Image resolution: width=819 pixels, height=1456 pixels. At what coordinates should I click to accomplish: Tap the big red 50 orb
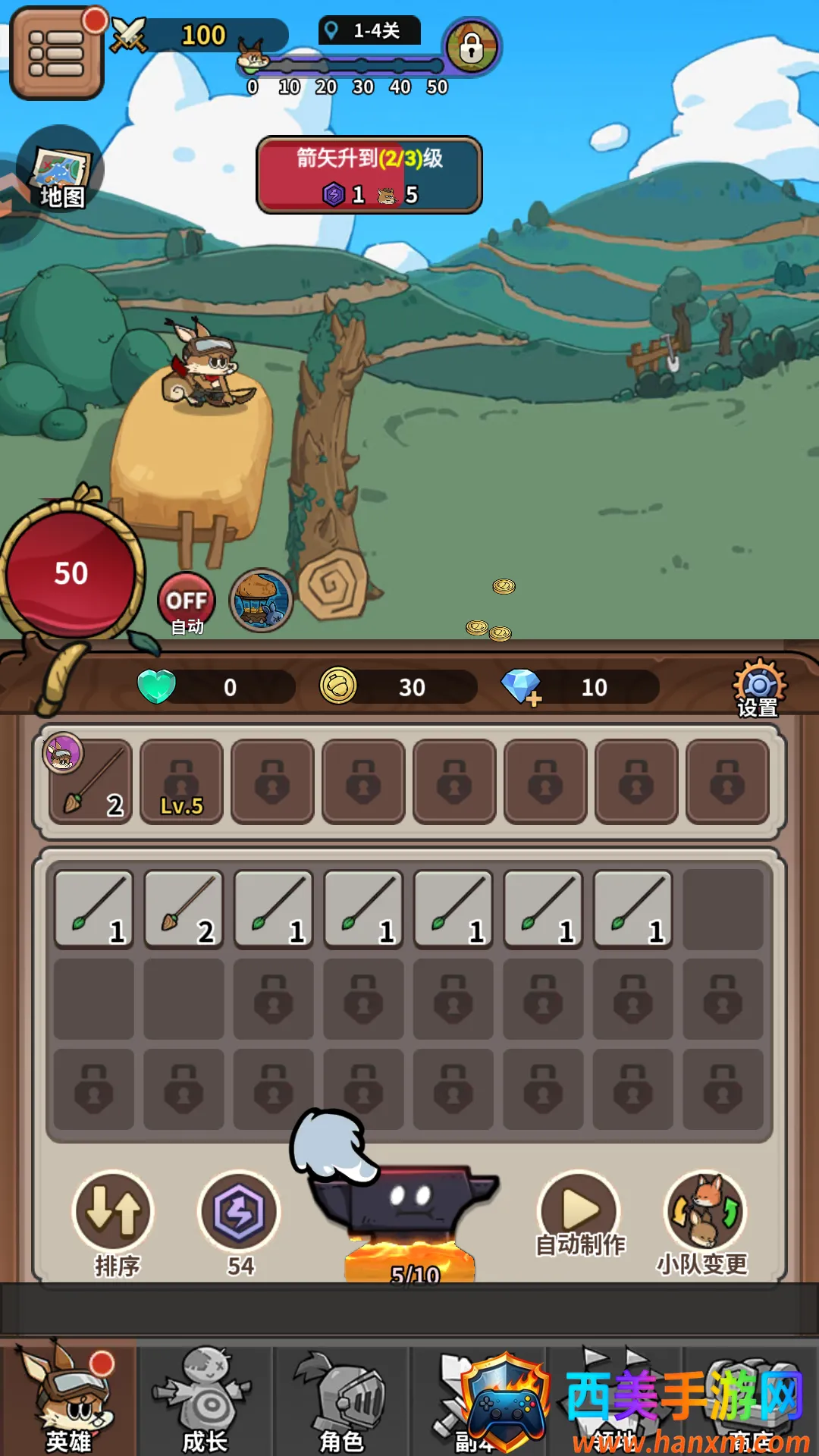(x=71, y=573)
